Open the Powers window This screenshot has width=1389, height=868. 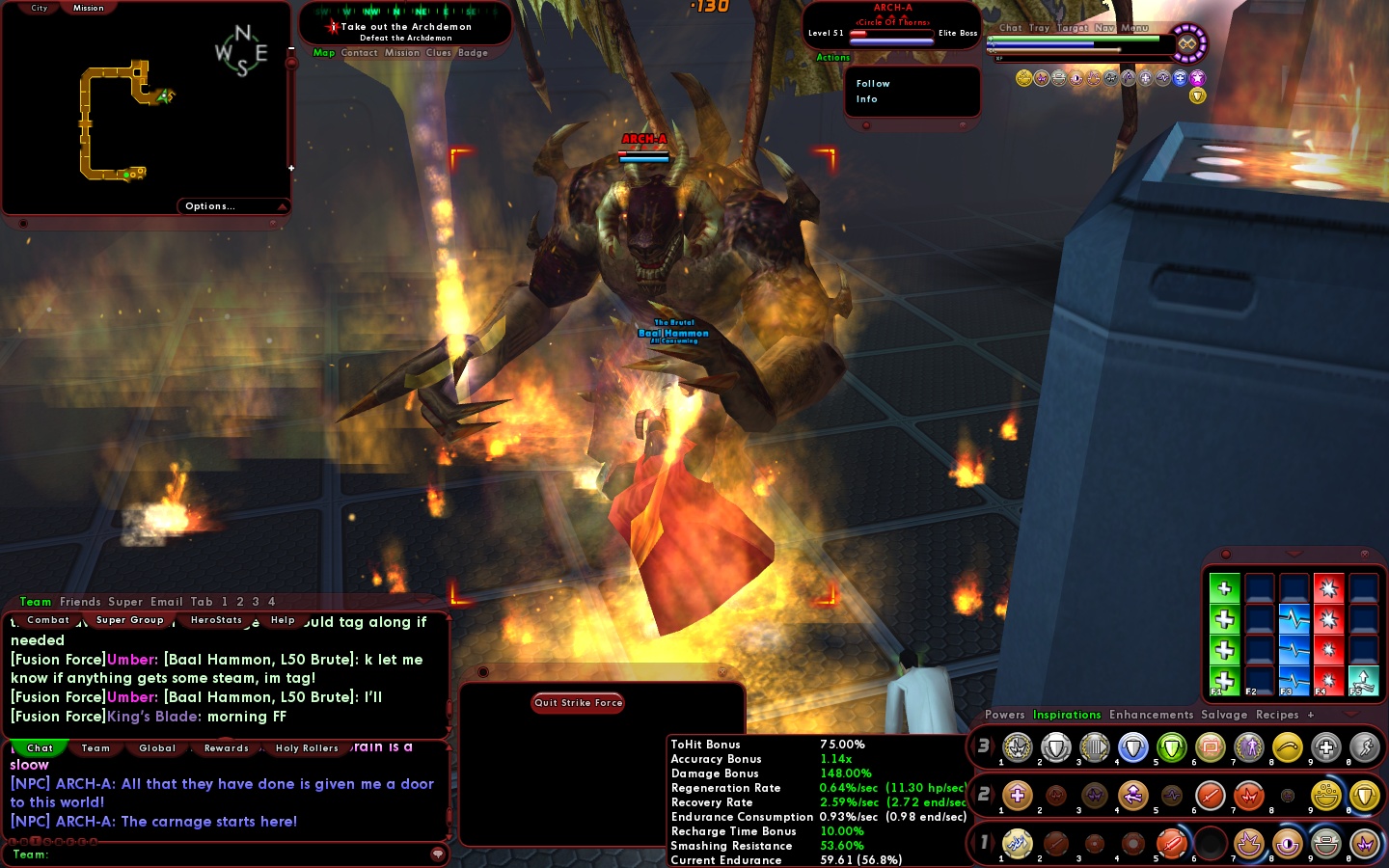(x=1004, y=715)
